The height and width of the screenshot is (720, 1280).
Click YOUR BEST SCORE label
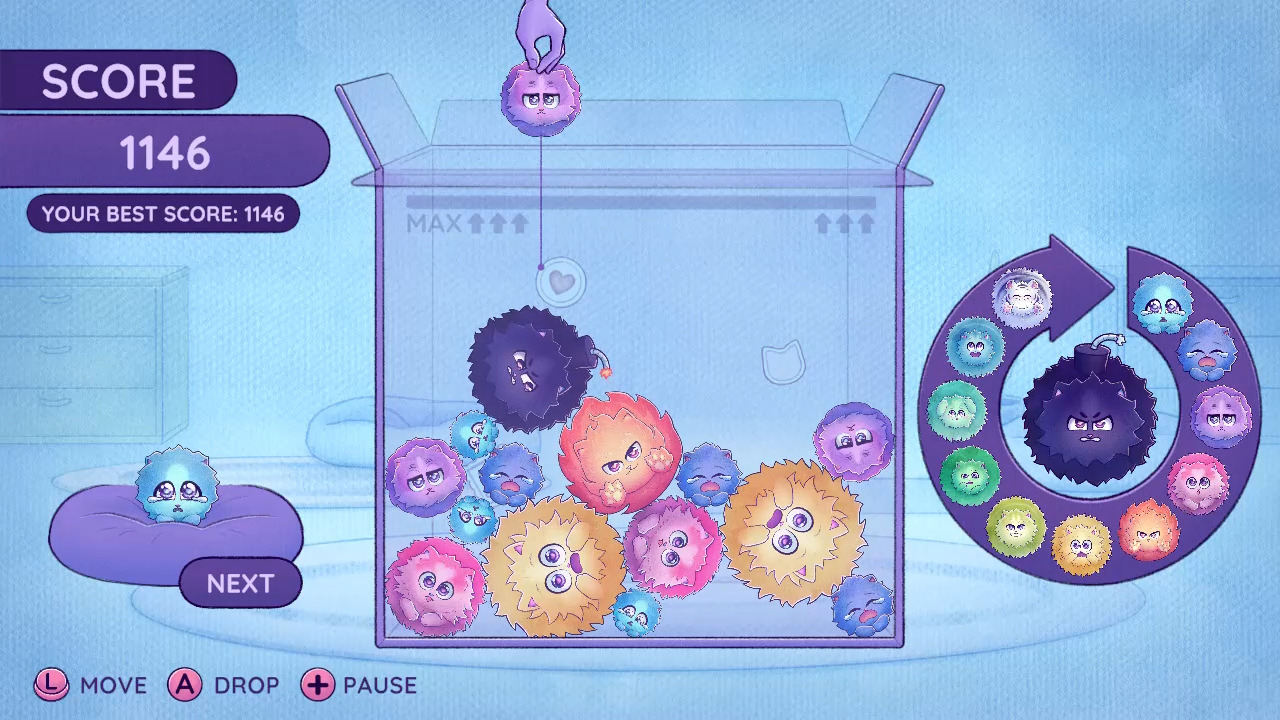coord(165,213)
